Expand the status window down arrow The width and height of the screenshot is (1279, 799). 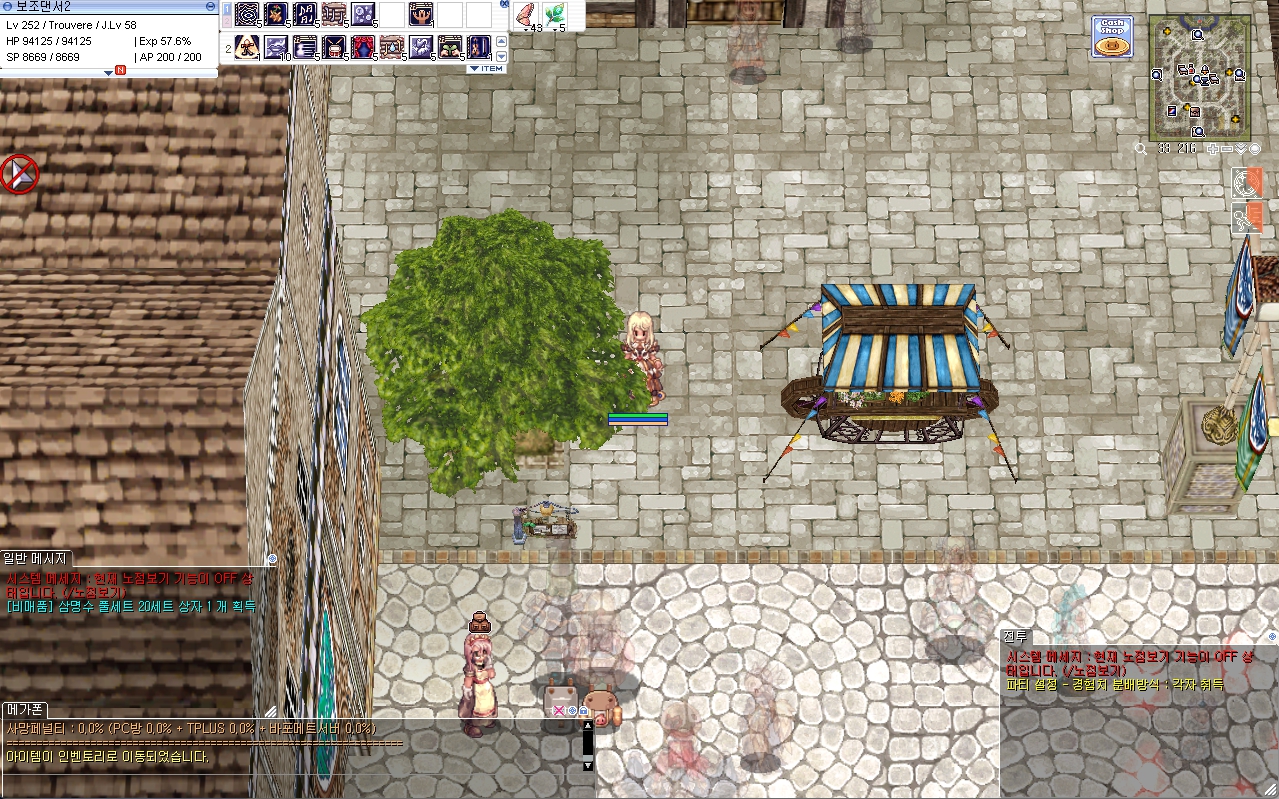pos(108,72)
